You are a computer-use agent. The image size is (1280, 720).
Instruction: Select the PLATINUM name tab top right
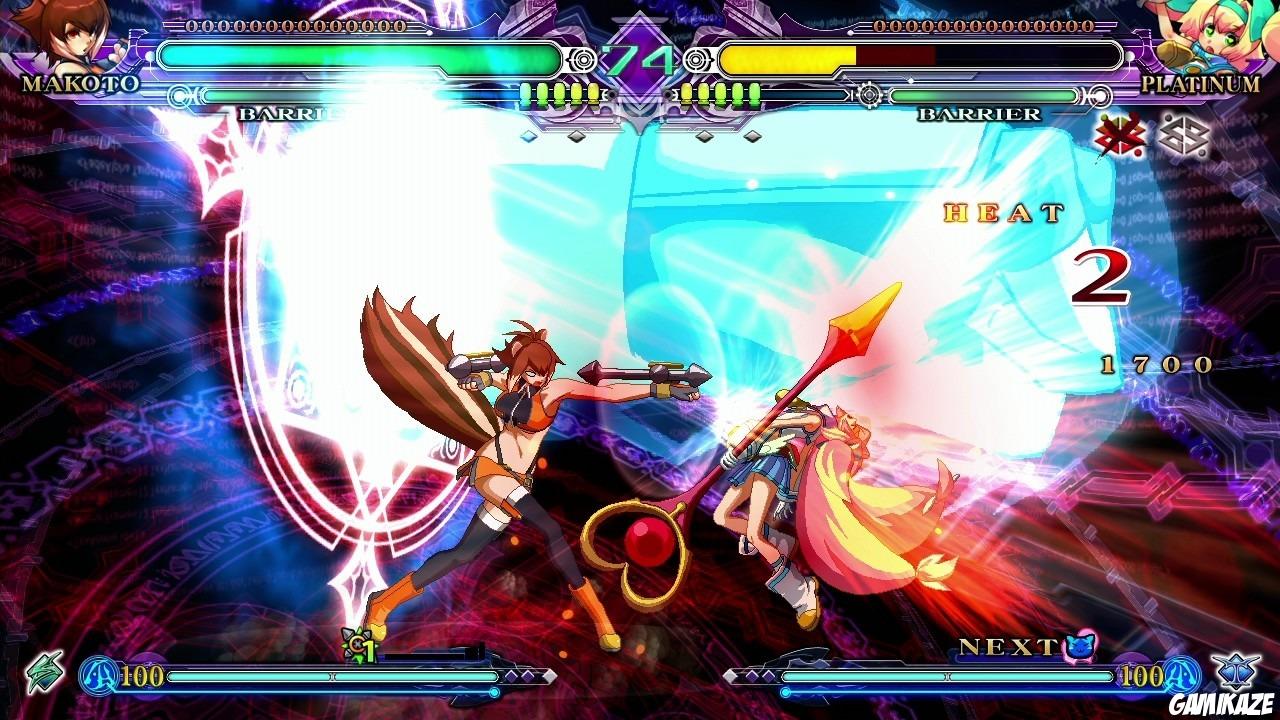point(1200,85)
